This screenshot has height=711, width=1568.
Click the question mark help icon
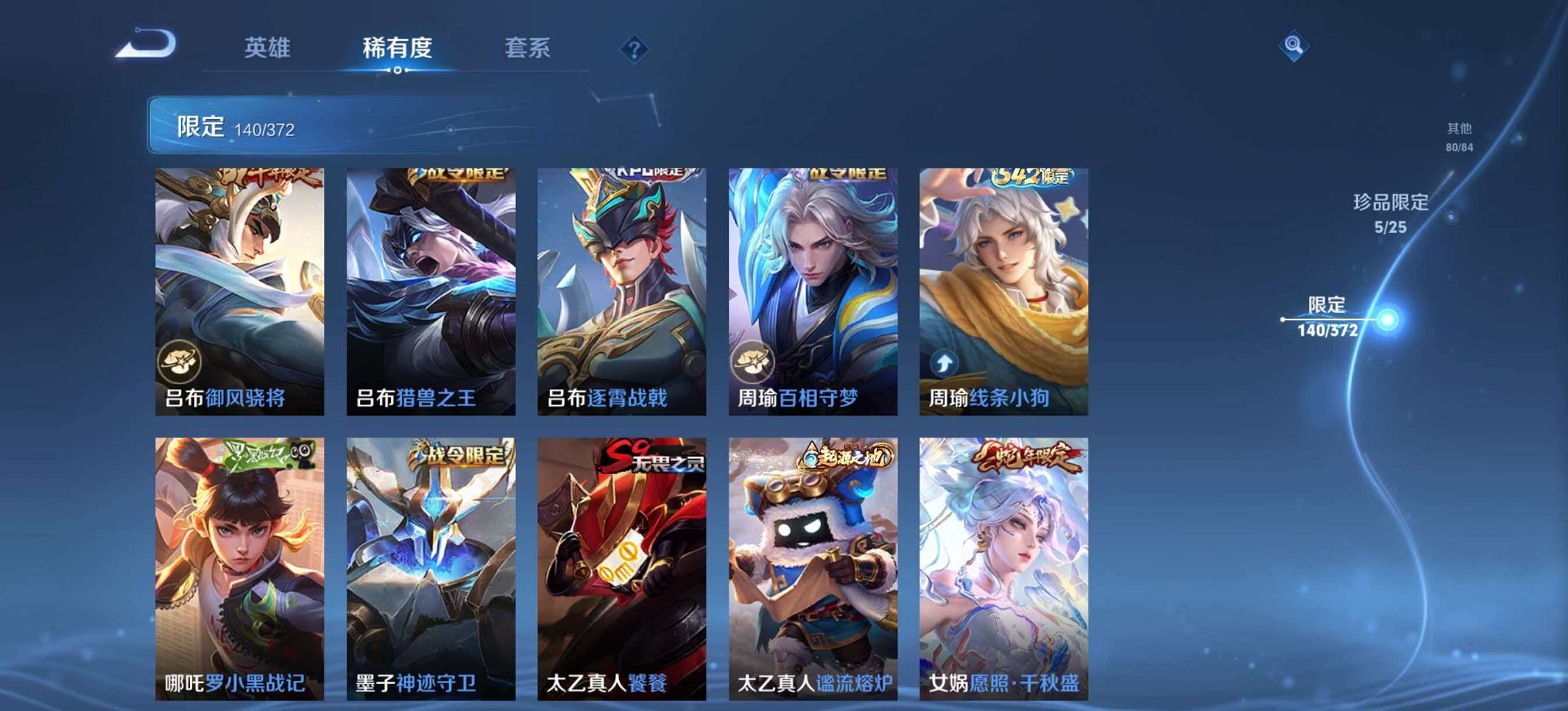pyautogui.click(x=635, y=49)
